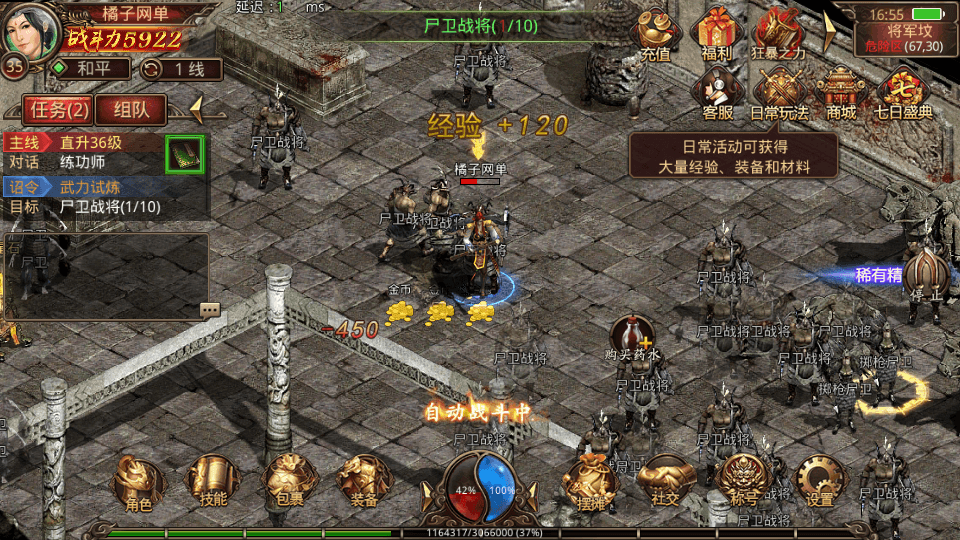Open 日常玩法 daily activities
The height and width of the screenshot is (540, 960).
(779, 92)
